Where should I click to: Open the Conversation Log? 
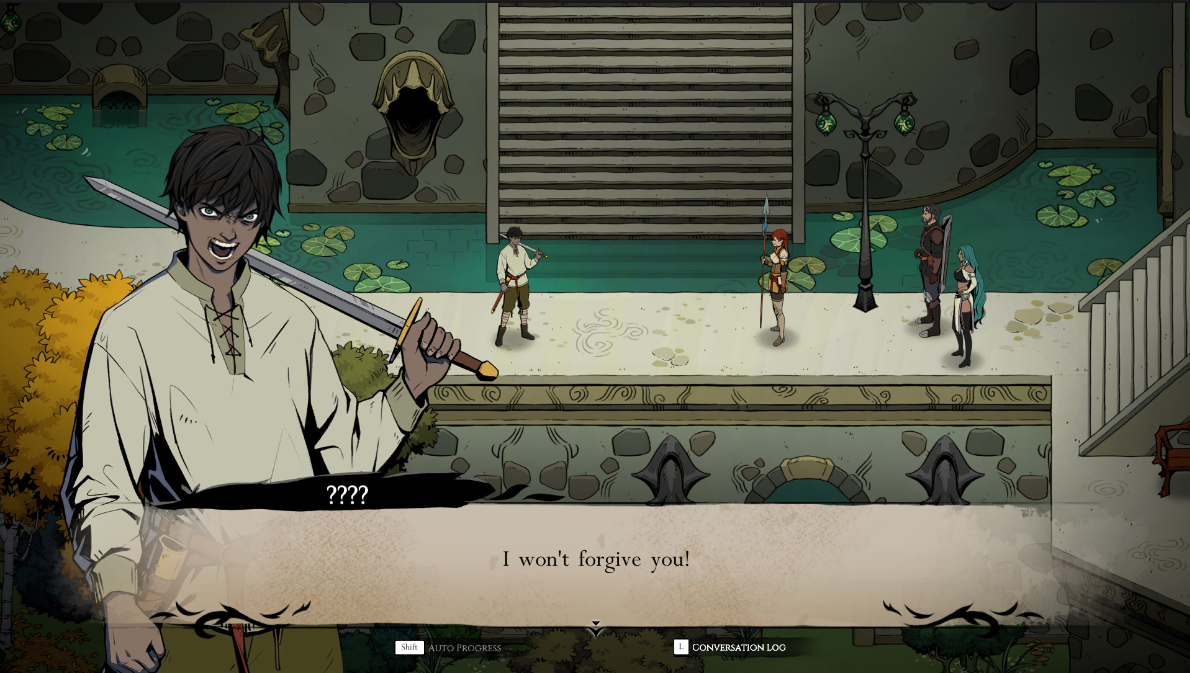pos(730,648)
